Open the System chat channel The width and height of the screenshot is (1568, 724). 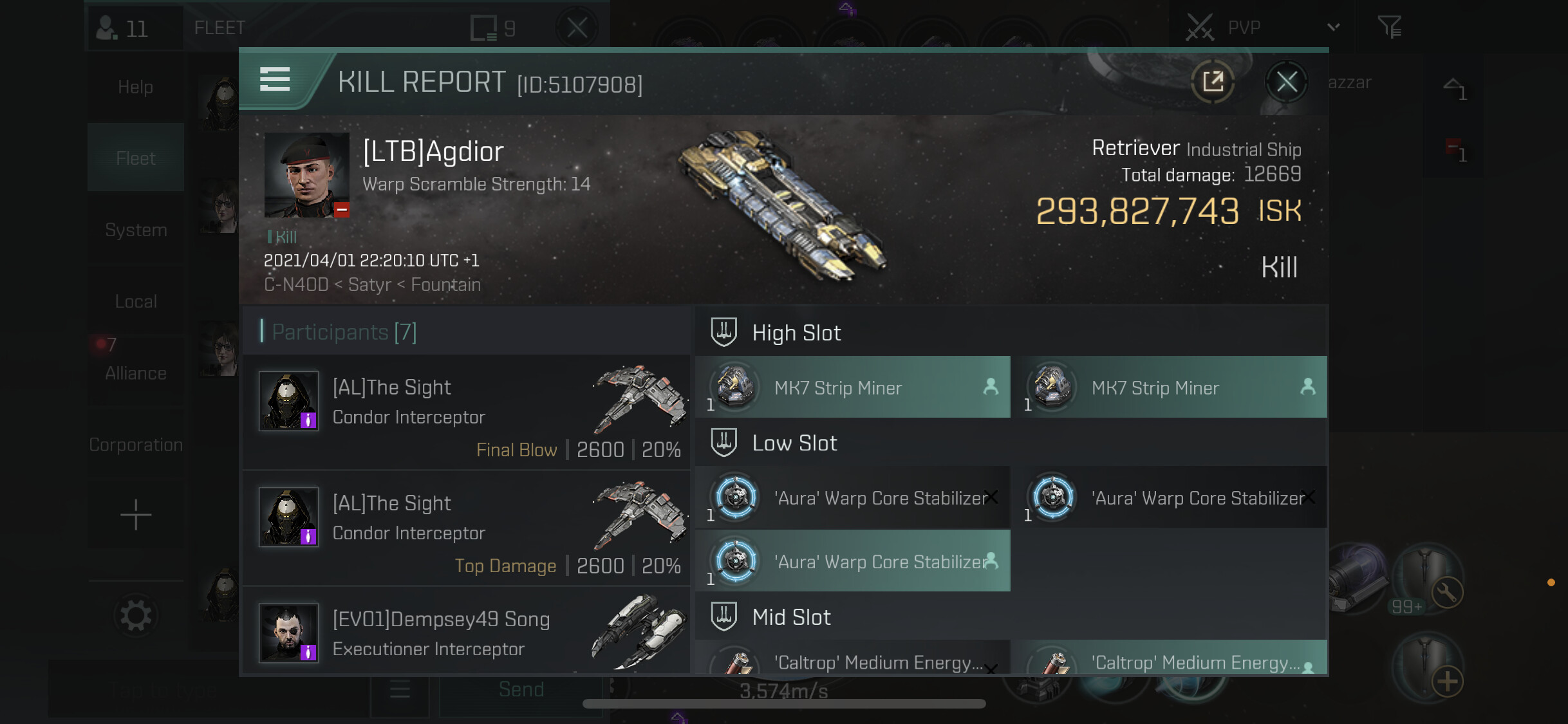tap(135, 230)
